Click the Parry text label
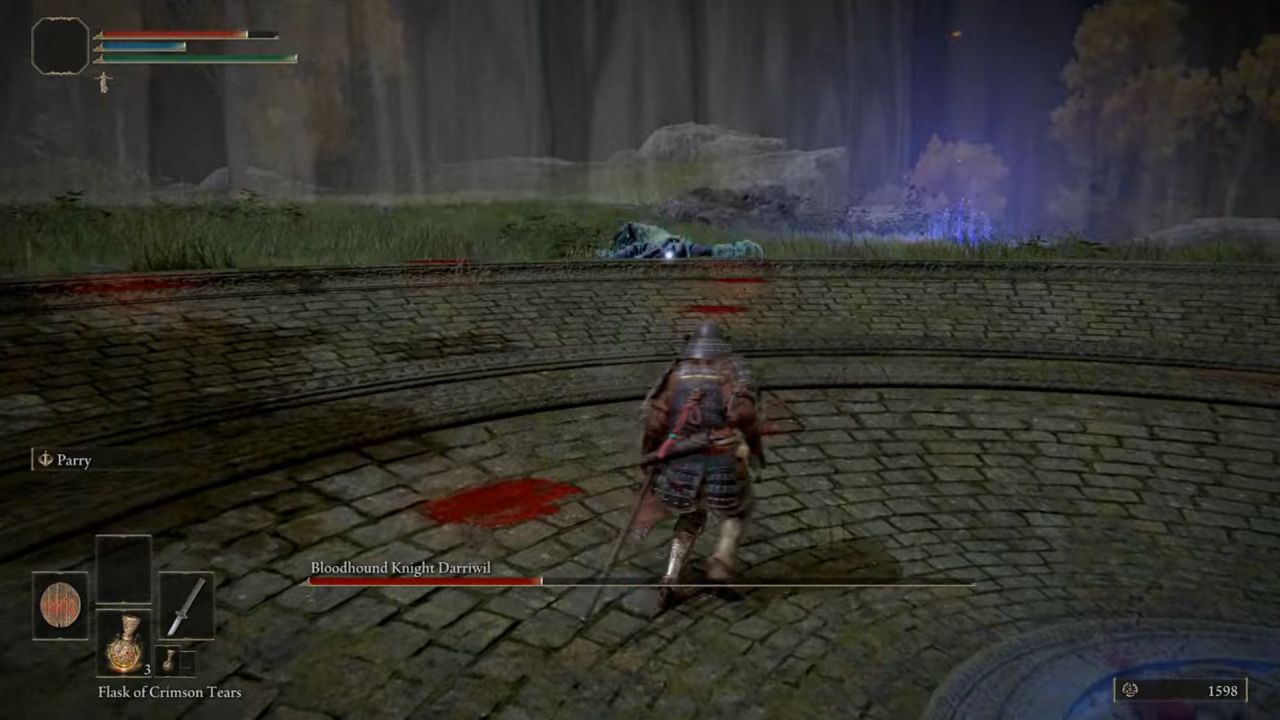The image size is (1280, 720). tap(75, 460)
